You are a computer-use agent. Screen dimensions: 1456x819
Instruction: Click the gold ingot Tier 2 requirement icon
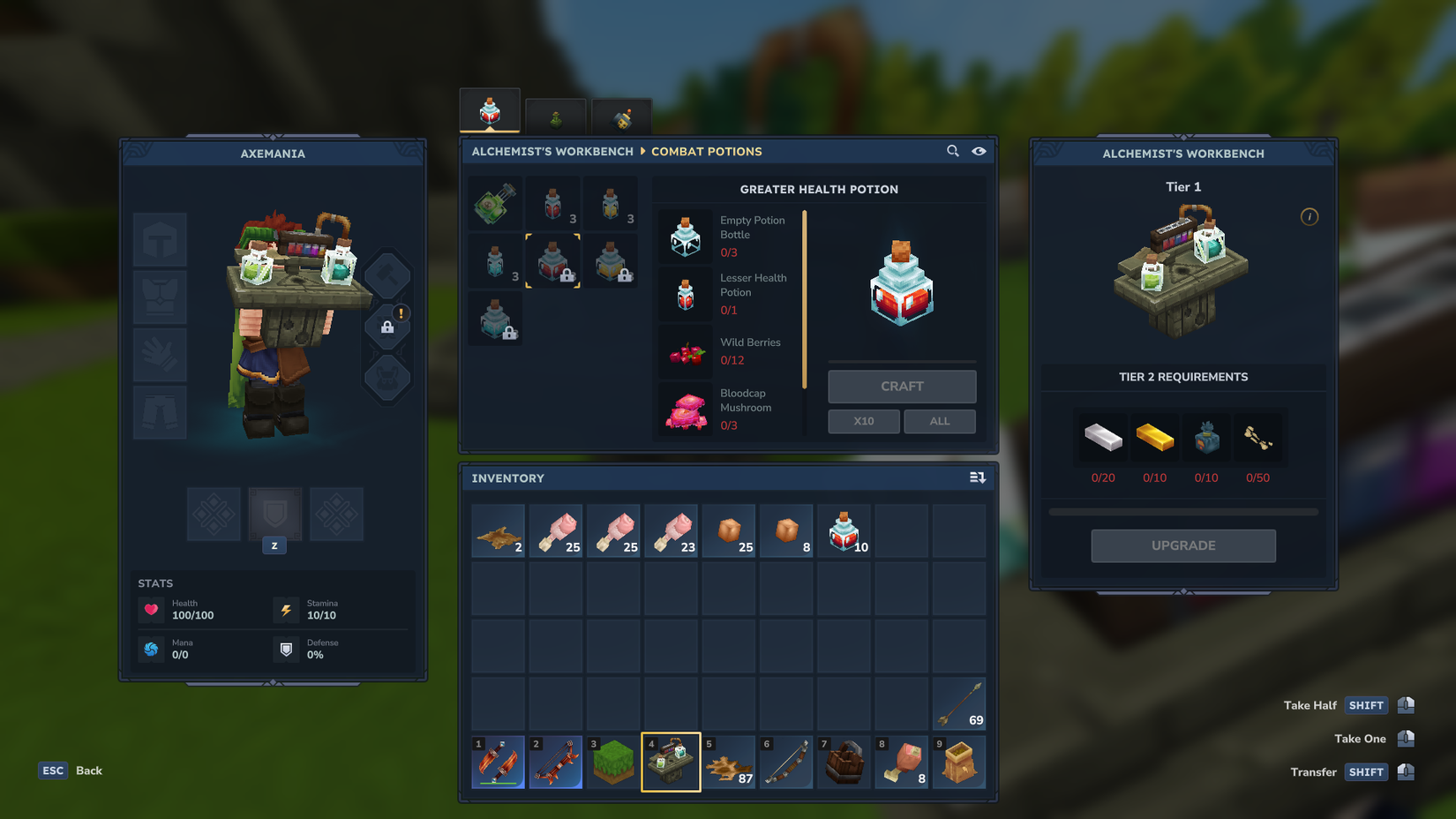click(1155, 437)
